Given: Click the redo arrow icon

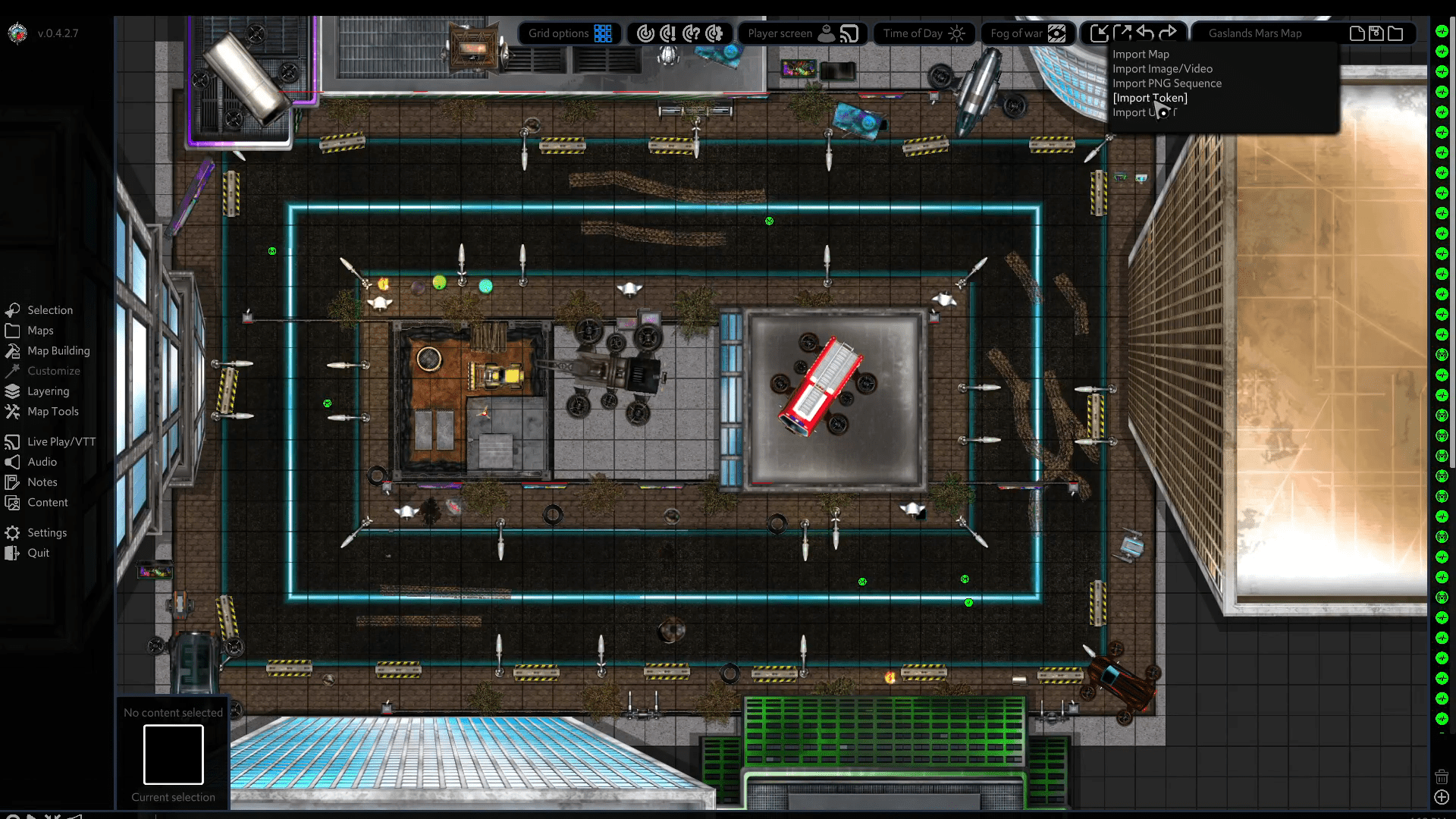Looking at the screenshot, I should (x=1169, y=33).
